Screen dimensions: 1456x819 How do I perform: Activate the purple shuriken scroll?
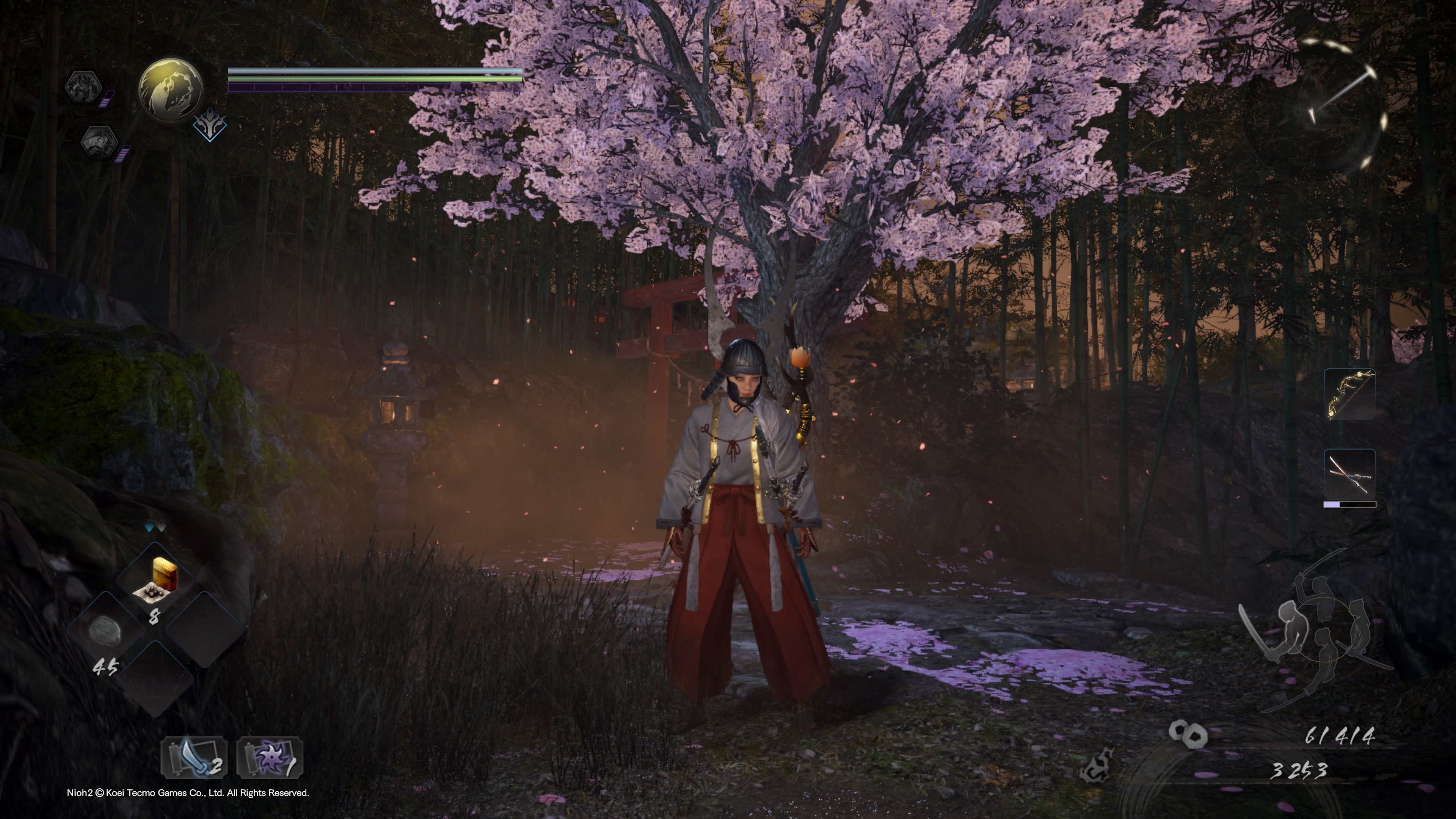coord(270,758)
